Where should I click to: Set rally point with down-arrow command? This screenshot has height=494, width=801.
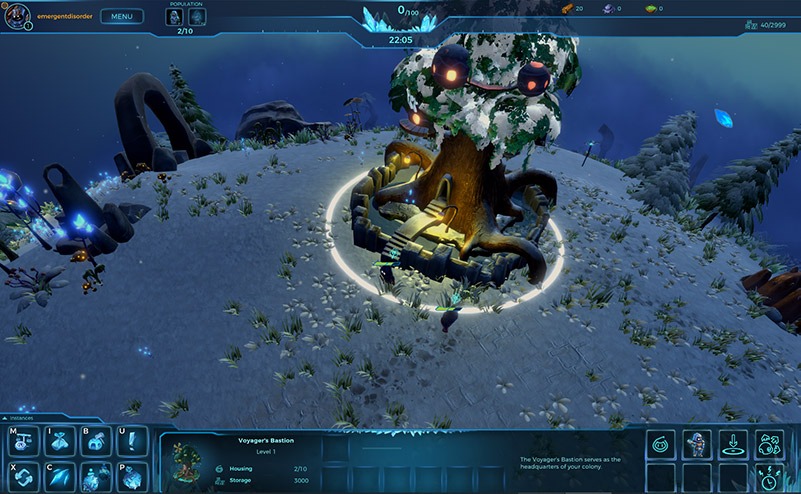733,444
